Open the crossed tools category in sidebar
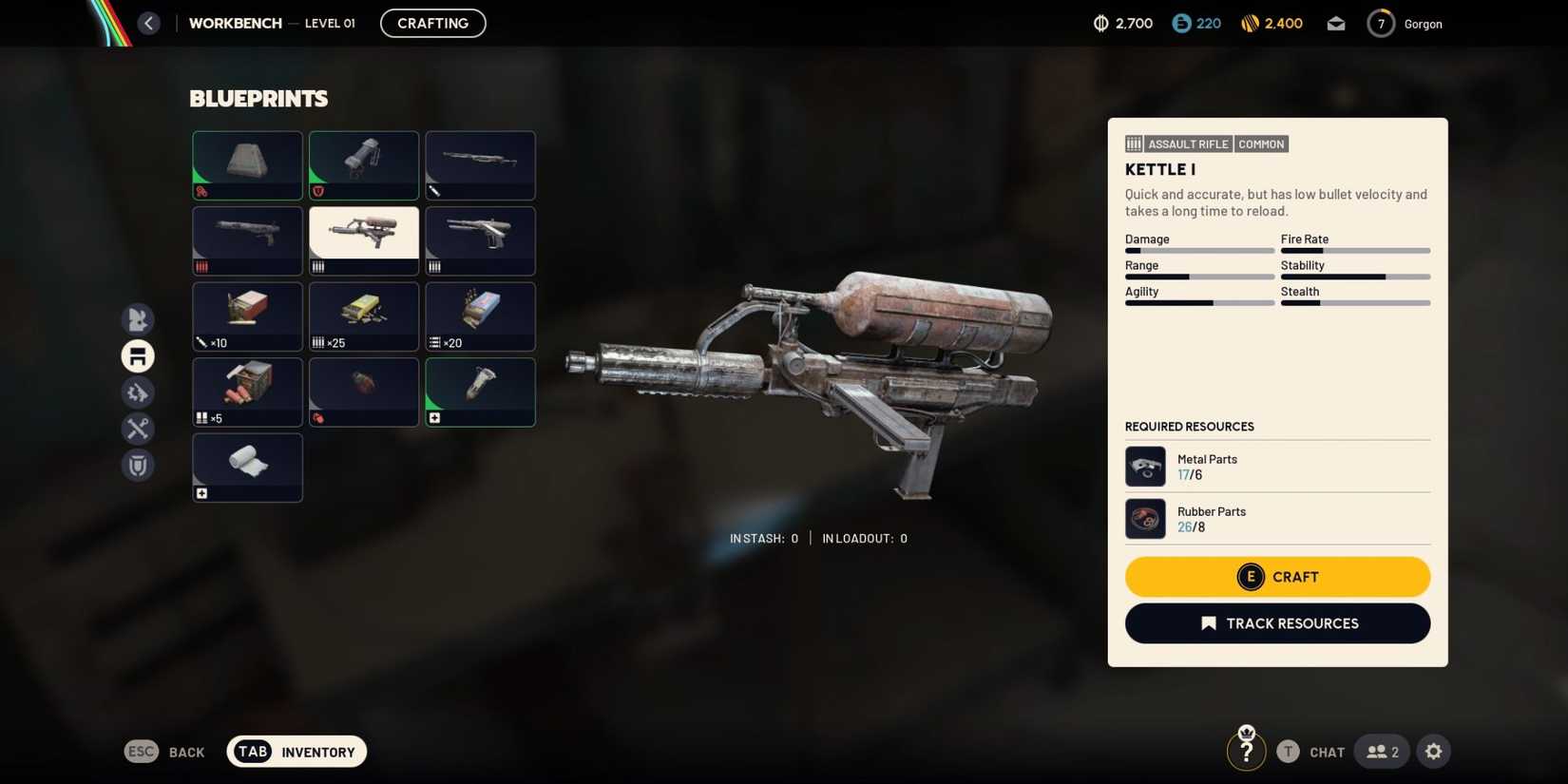 137,429
